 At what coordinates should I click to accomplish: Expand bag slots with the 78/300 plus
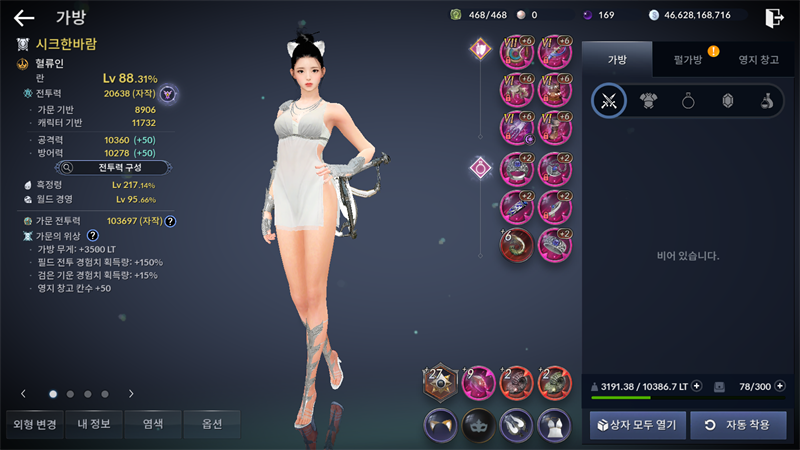[x=779, y=386]
